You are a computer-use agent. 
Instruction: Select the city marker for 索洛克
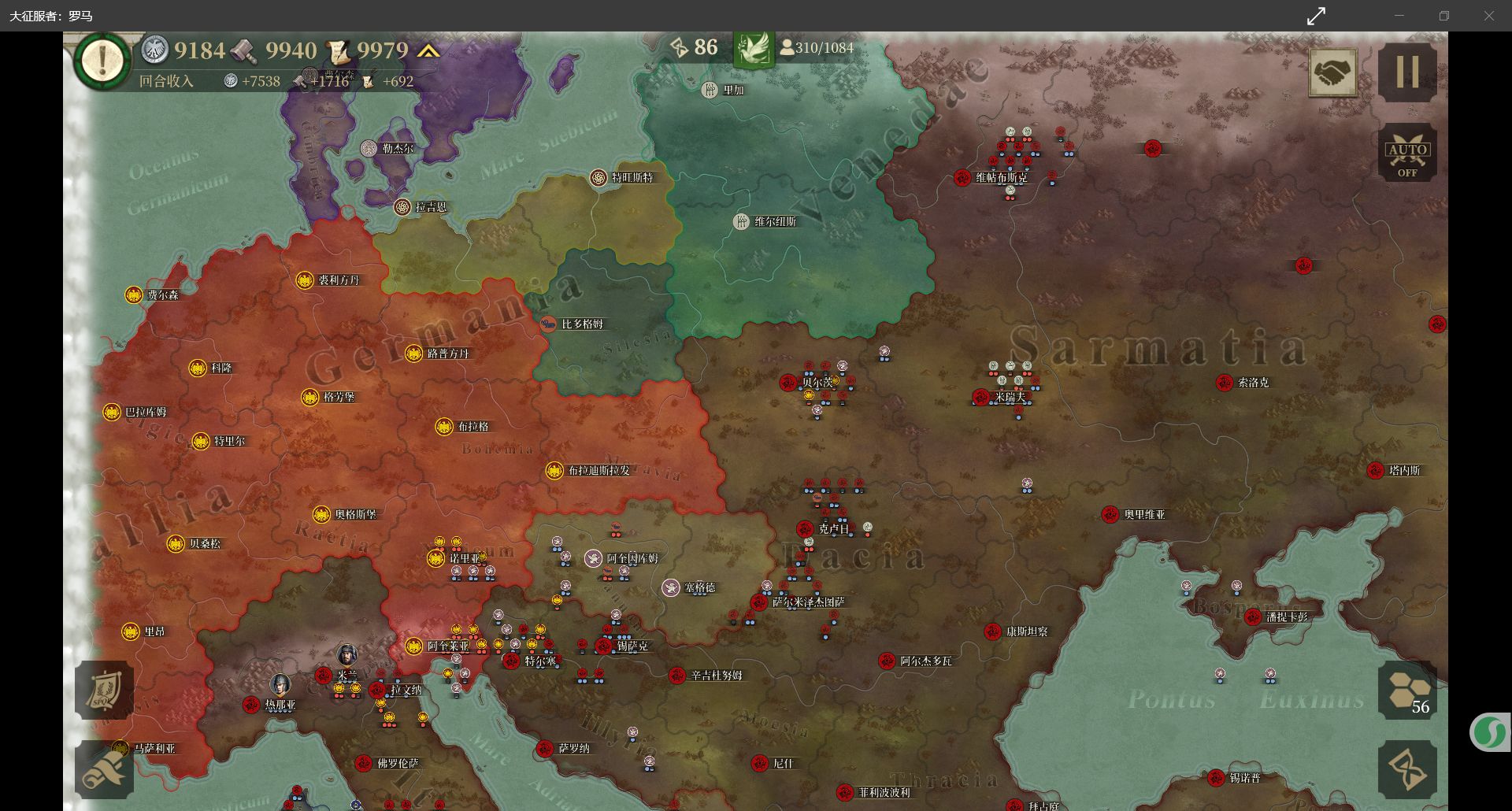(1224, 383)
